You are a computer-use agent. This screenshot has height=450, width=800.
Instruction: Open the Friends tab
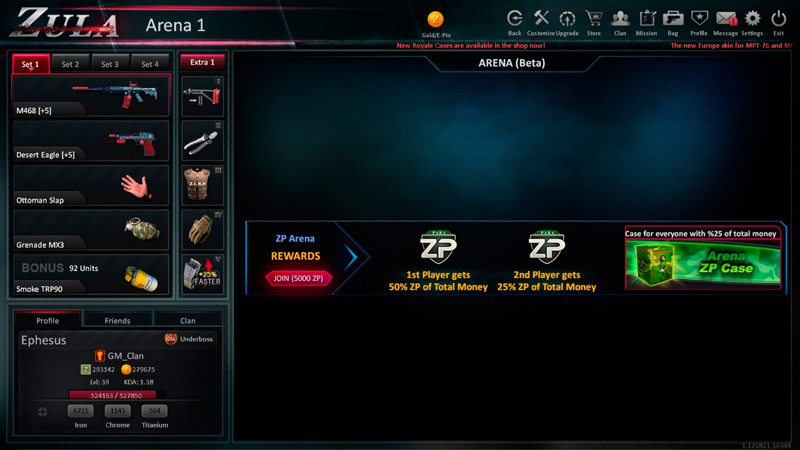117,320
